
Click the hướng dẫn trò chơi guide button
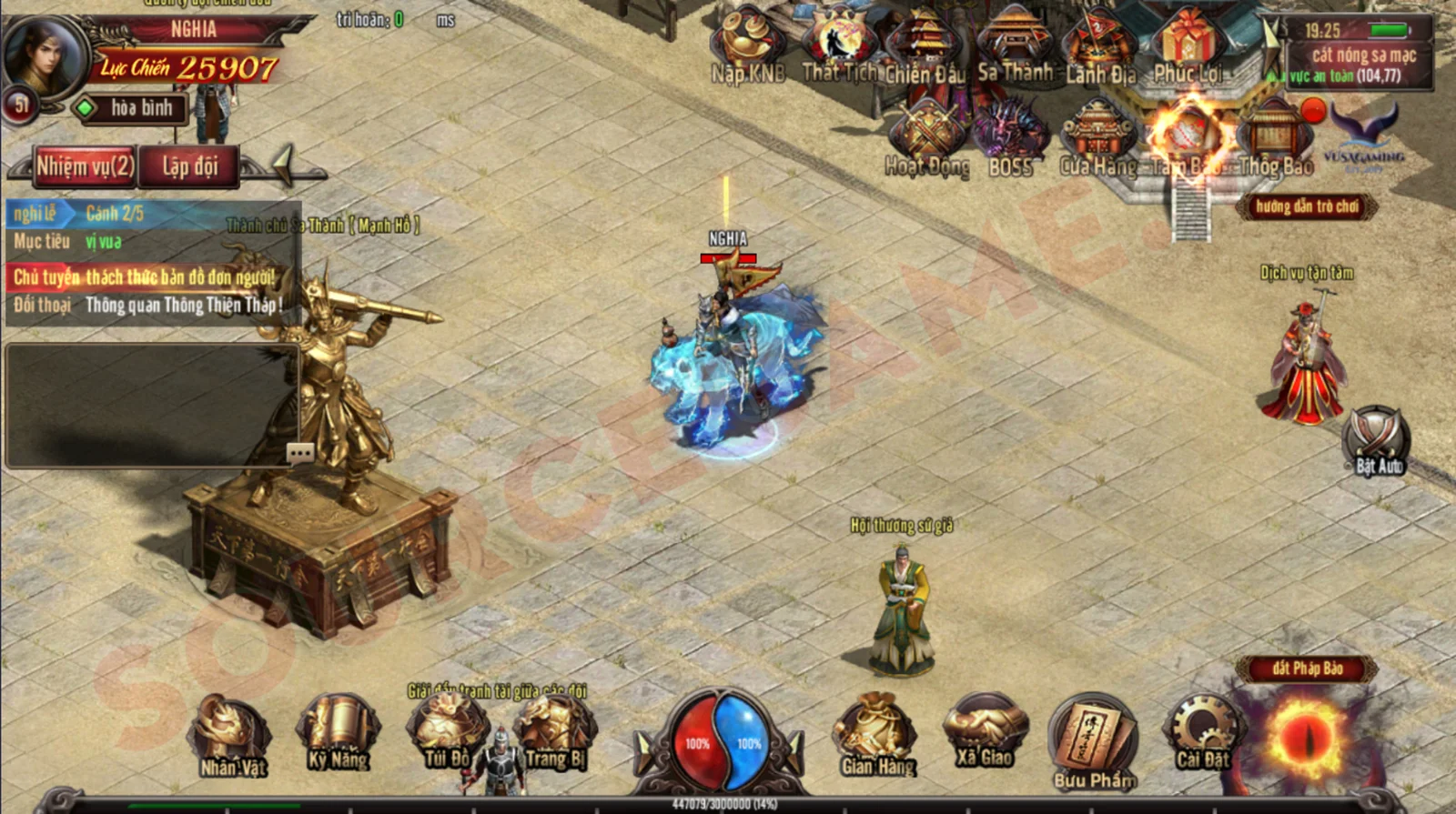[1307, 206]
